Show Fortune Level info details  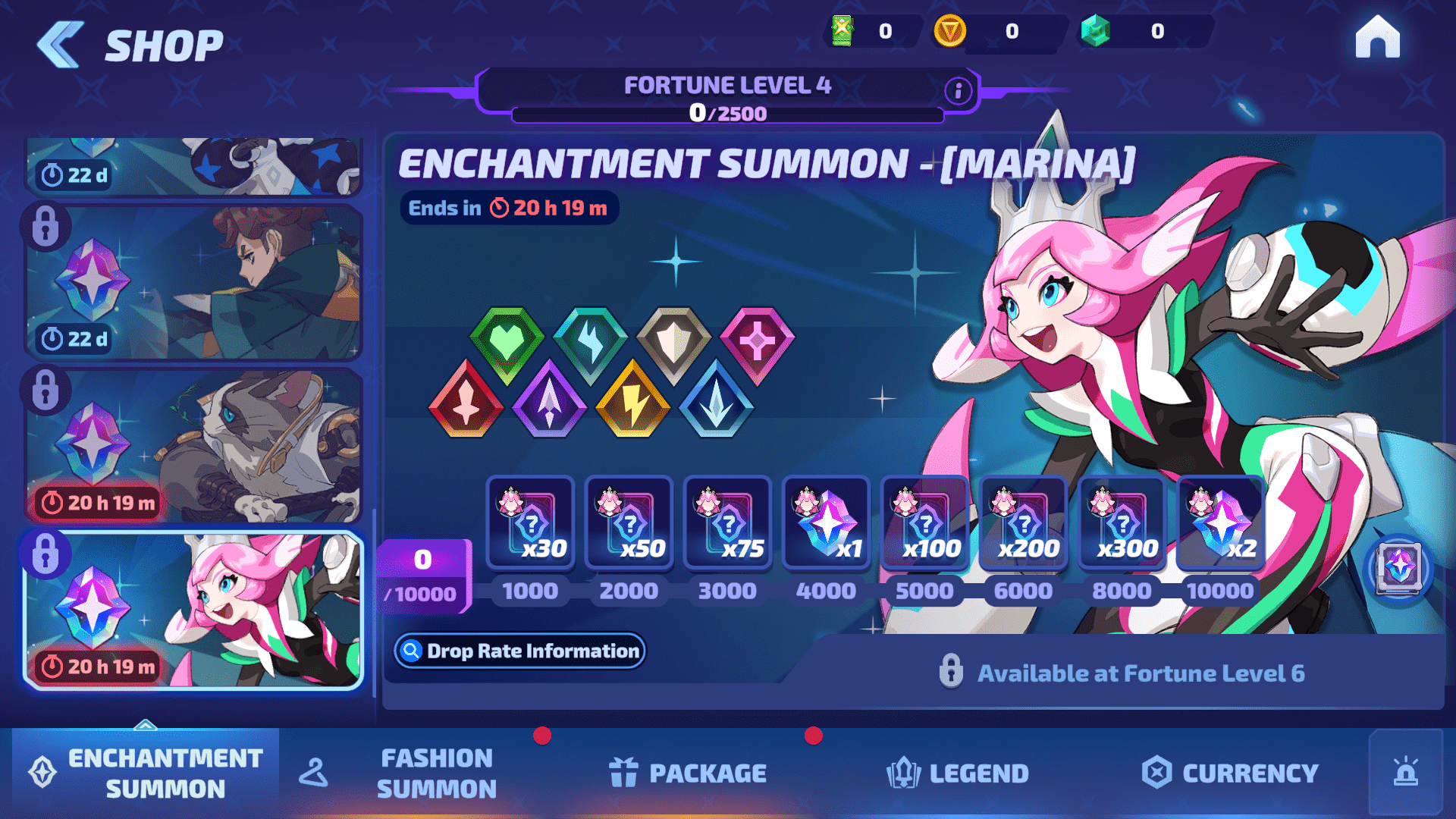pyautogui.click(x=959, y=91)
